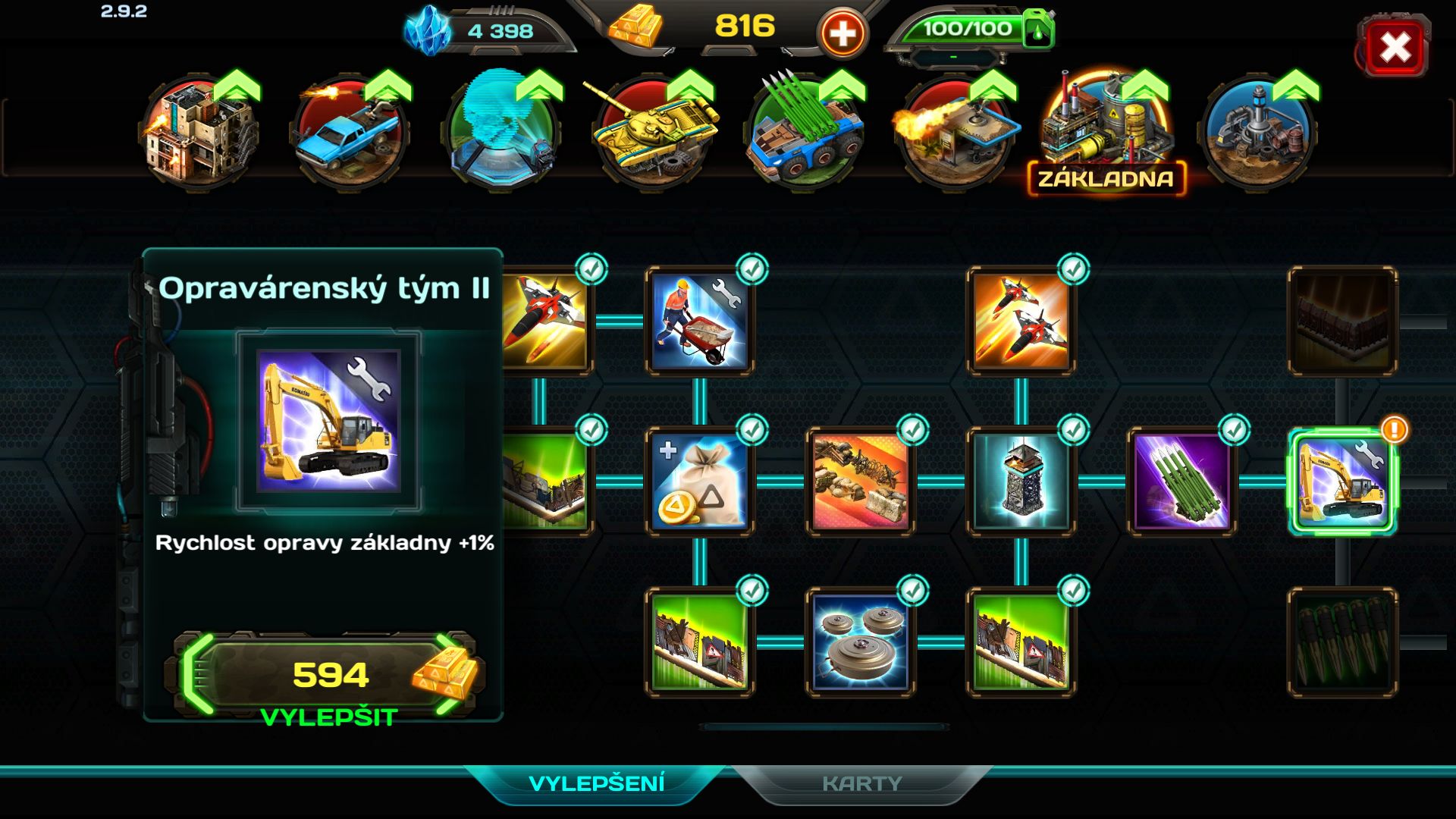Screen dimensions: 1456x819
Task: Select the landmines upgrade node
Action: click(860, 642)
